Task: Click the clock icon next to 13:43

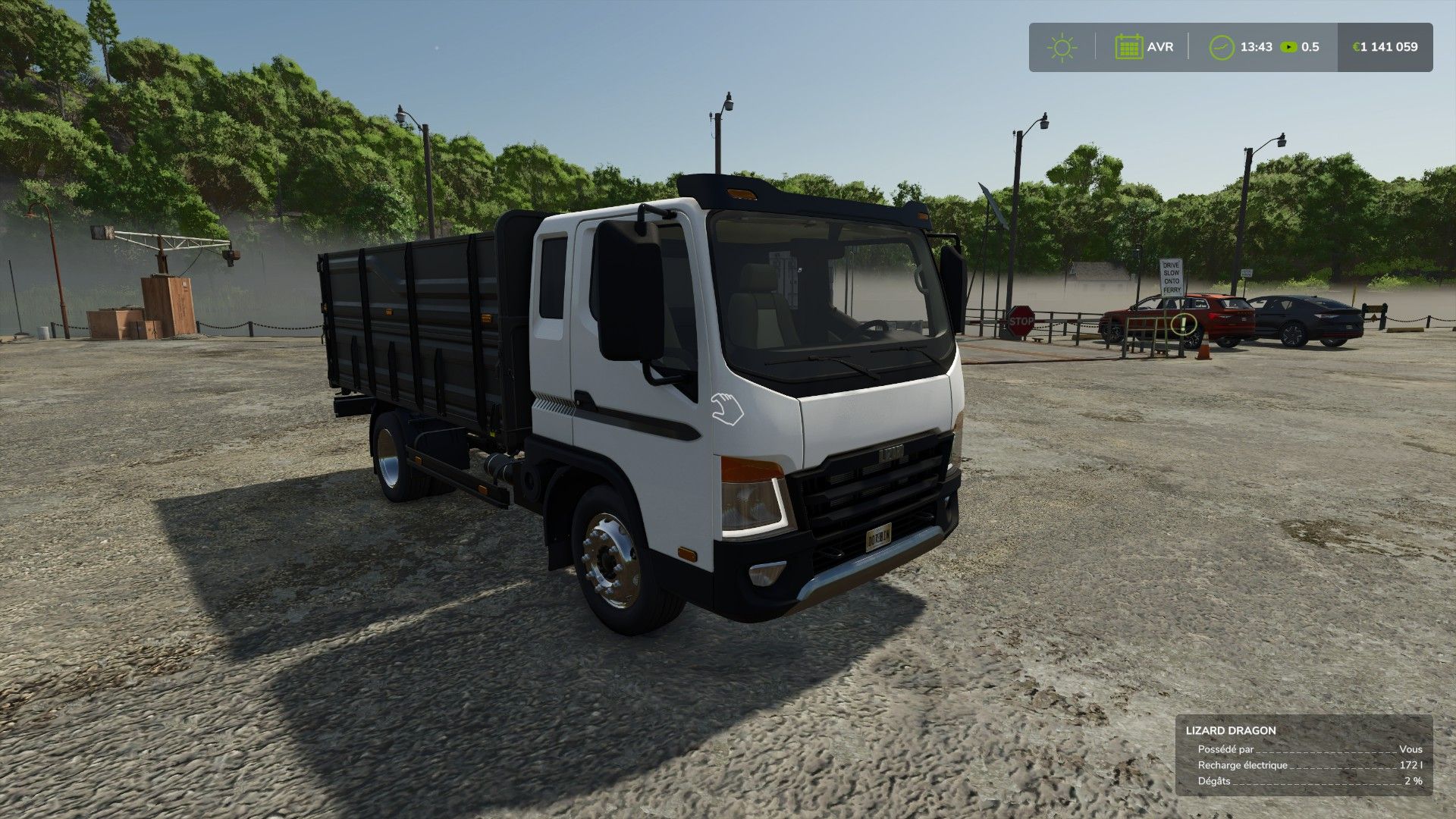Action: click(x=1221, y=47)
